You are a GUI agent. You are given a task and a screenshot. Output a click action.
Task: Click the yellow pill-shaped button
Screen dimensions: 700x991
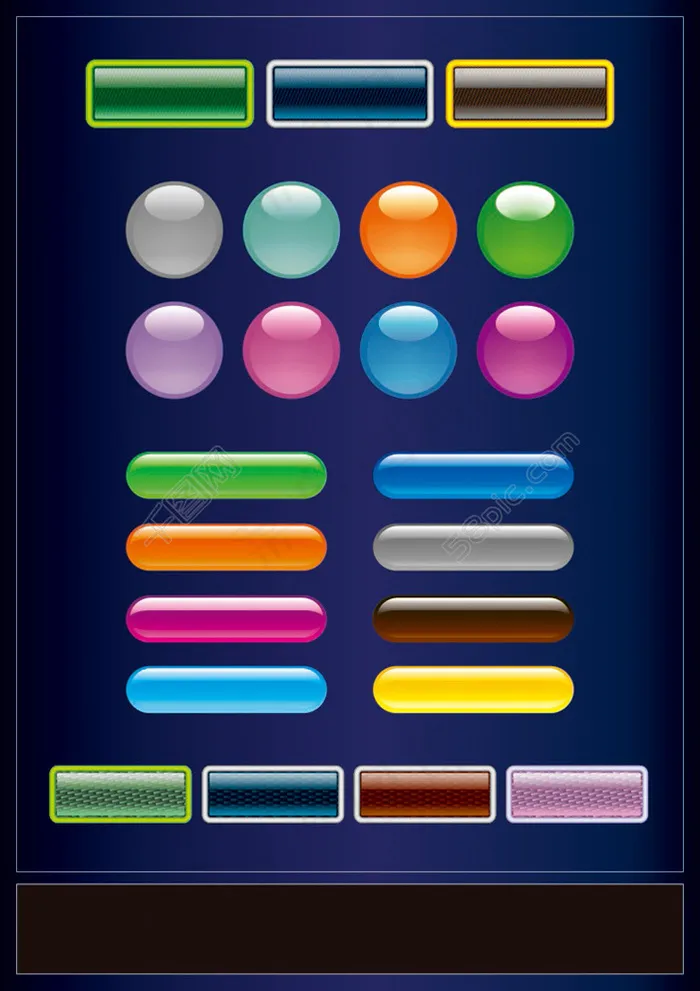tap(473, 690)
